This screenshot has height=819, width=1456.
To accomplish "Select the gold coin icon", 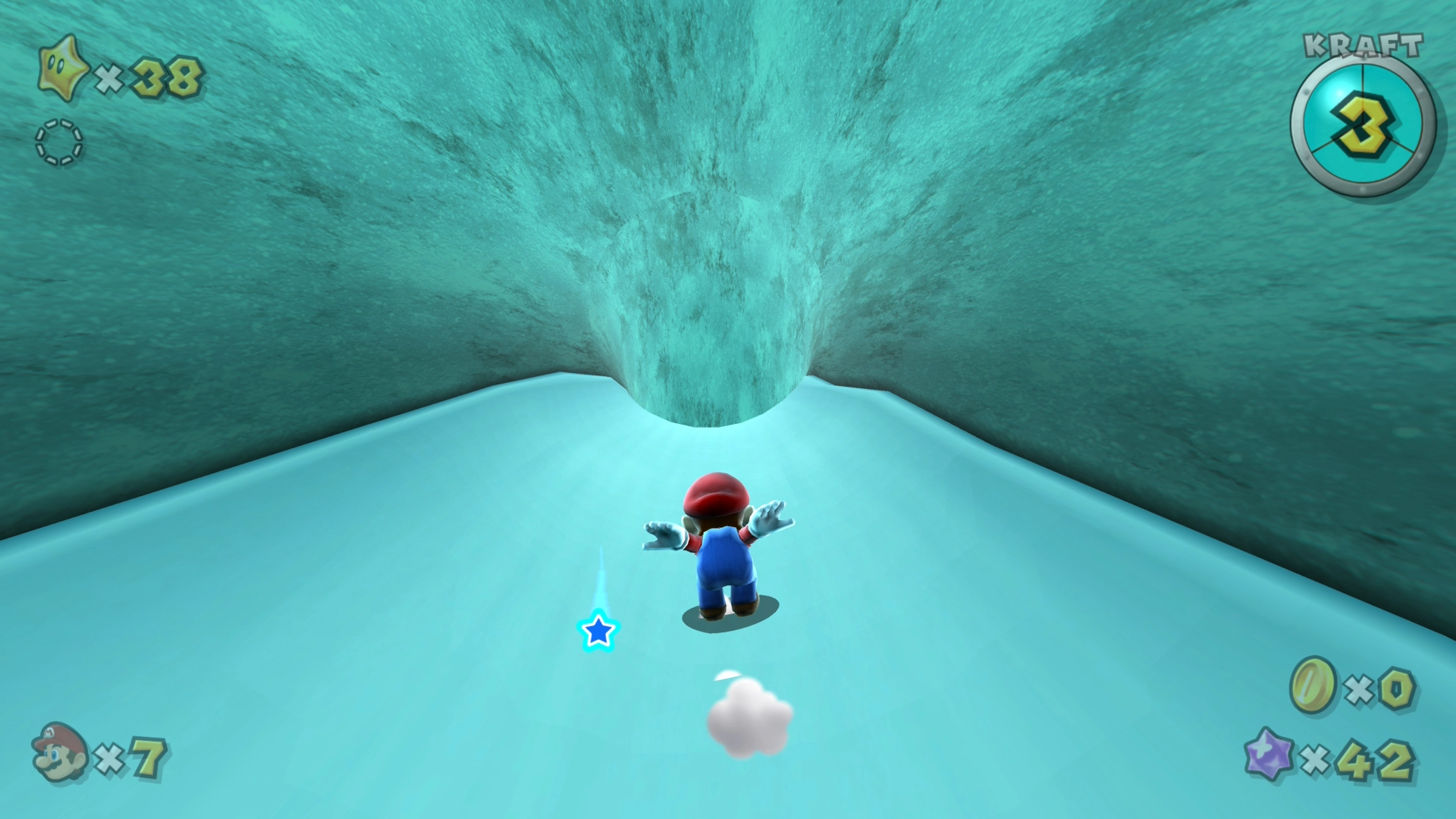I will coord(1313,686).
